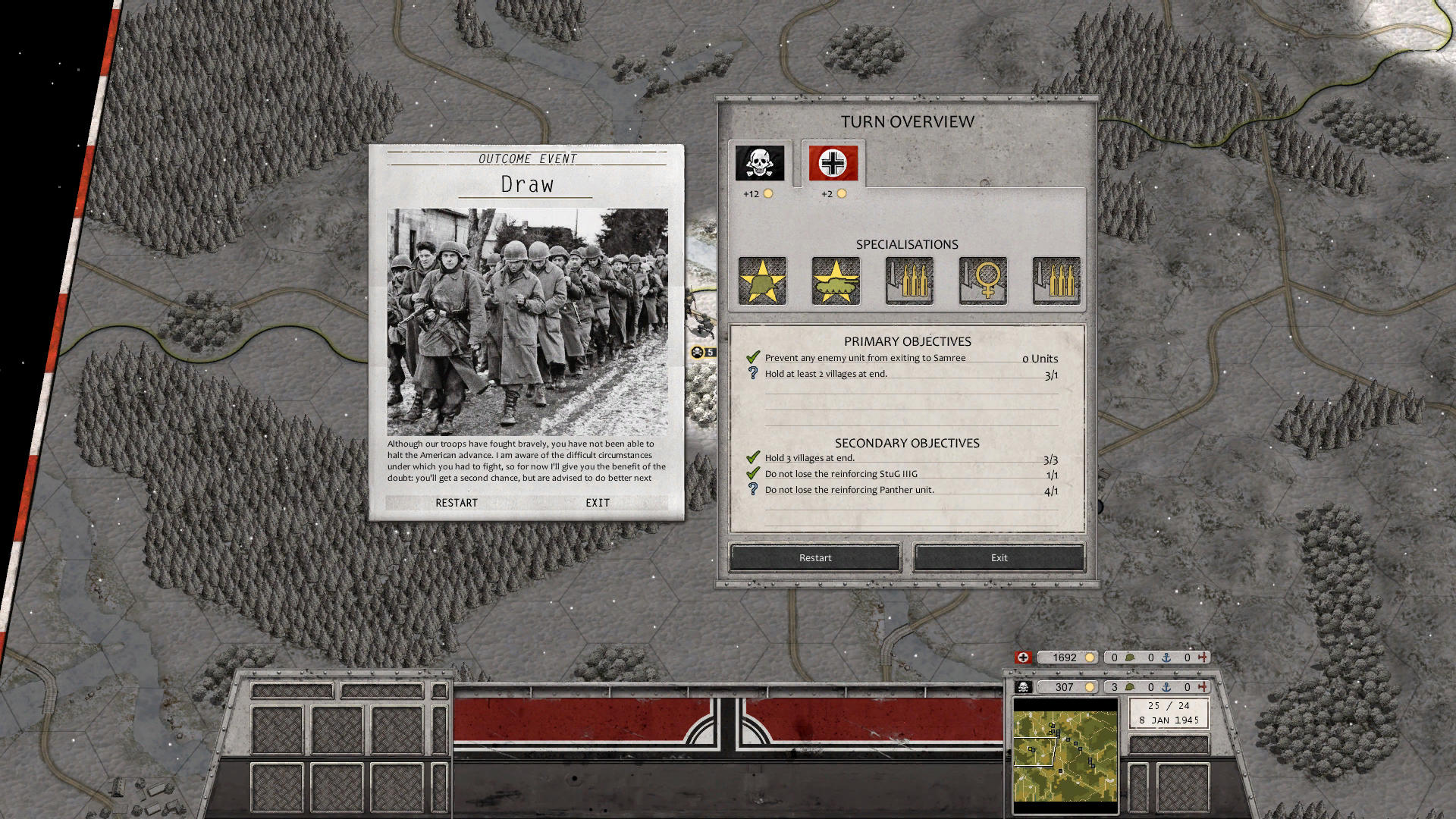Click the Restart button in Turn Overview
Image resolution: width=1456 pixels, height=819 pixels.
814,557
